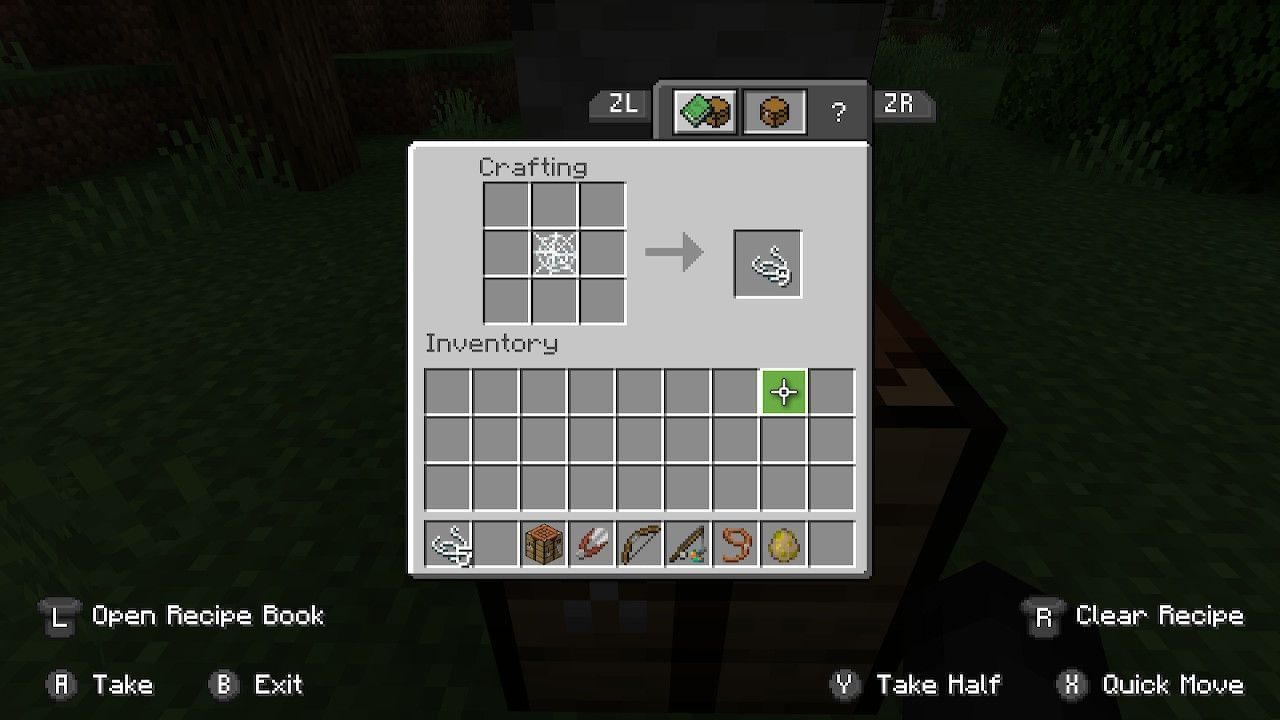1280x720 pixels.
Task: Select the bow in the hotbar
Action: click(x=640, y=545)
